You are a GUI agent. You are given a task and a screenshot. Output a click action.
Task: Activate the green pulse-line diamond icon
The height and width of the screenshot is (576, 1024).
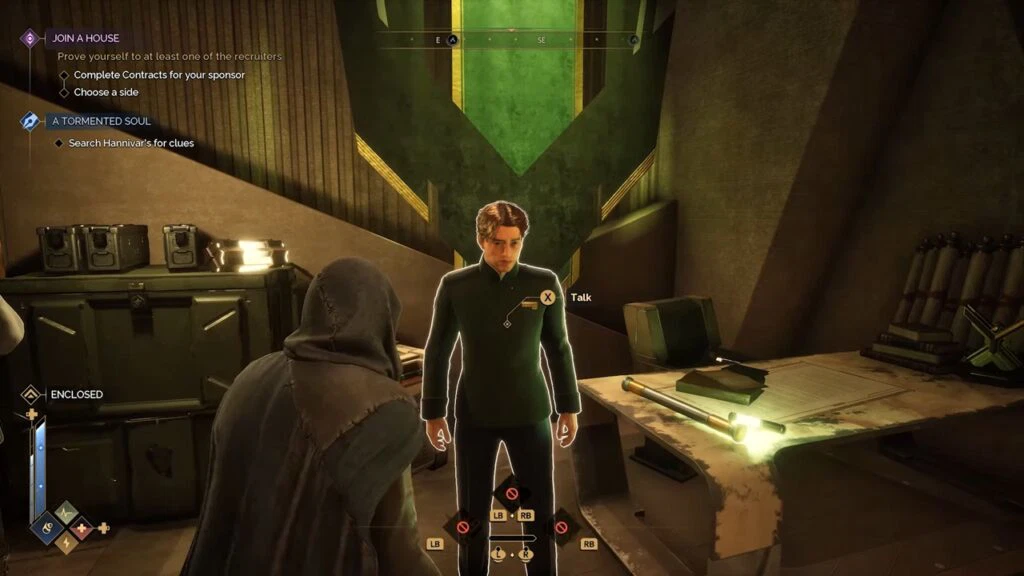(66, 512)
